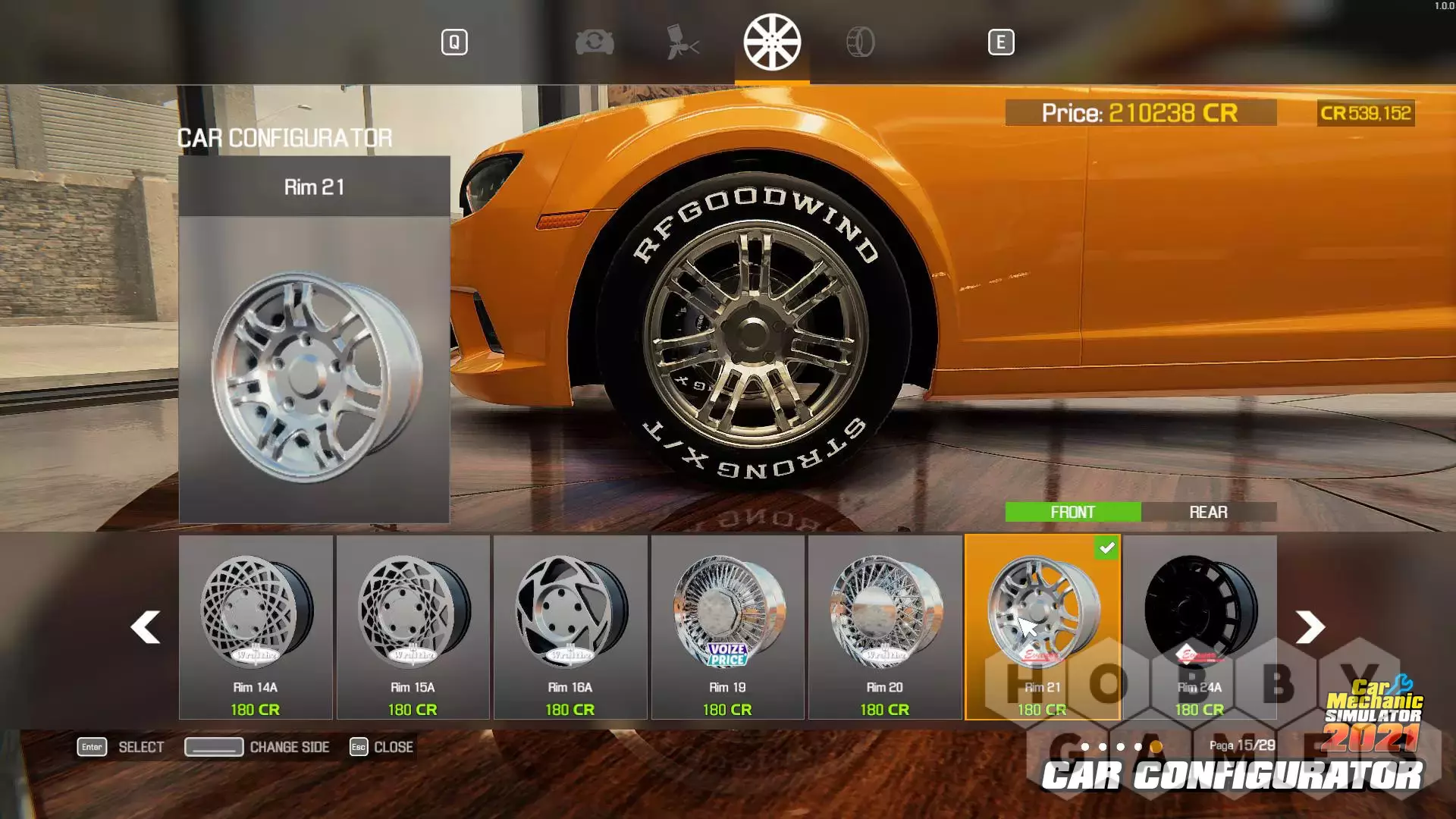Pick the black Rim 24A
1456x819 pixels.
point(1200,626)
